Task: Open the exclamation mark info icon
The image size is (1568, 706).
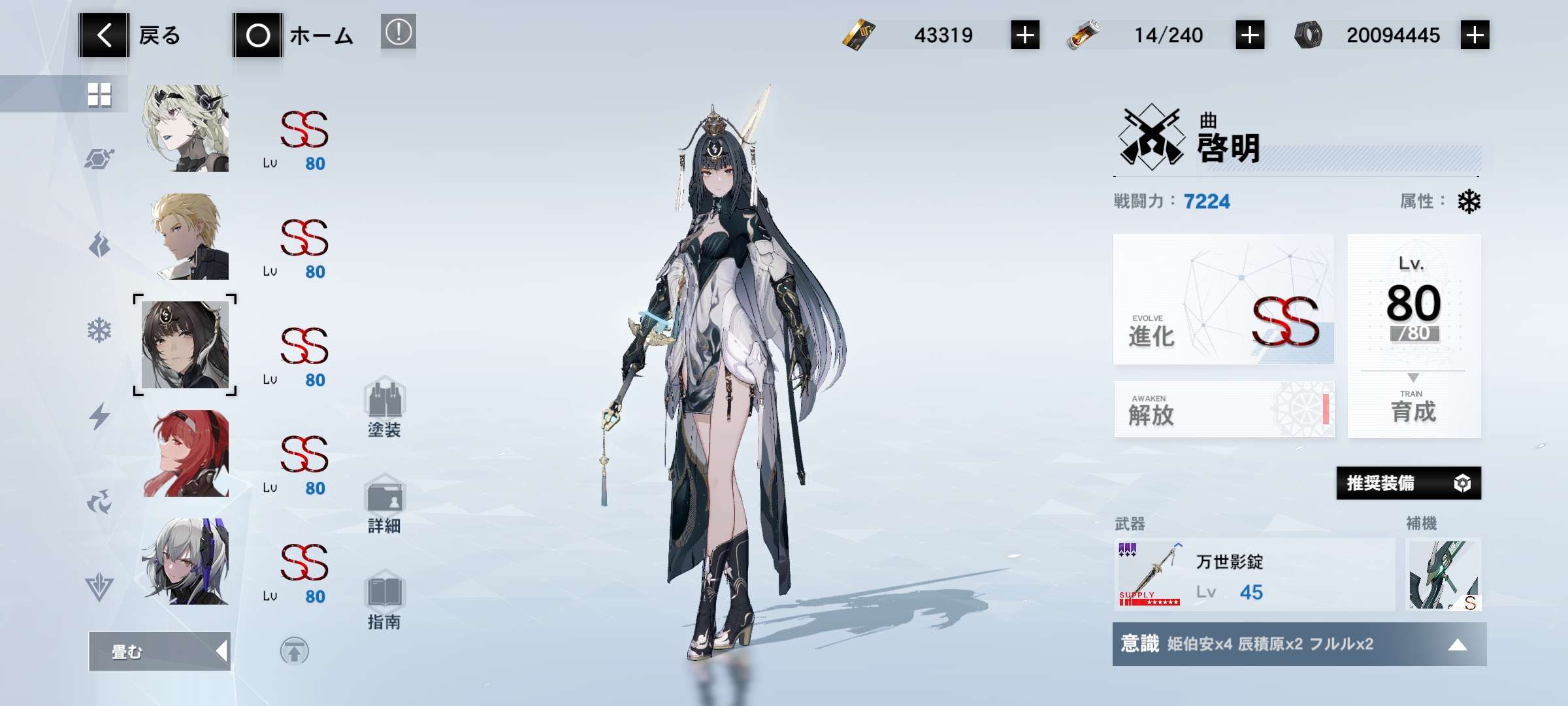Action: tap(398, 32)
